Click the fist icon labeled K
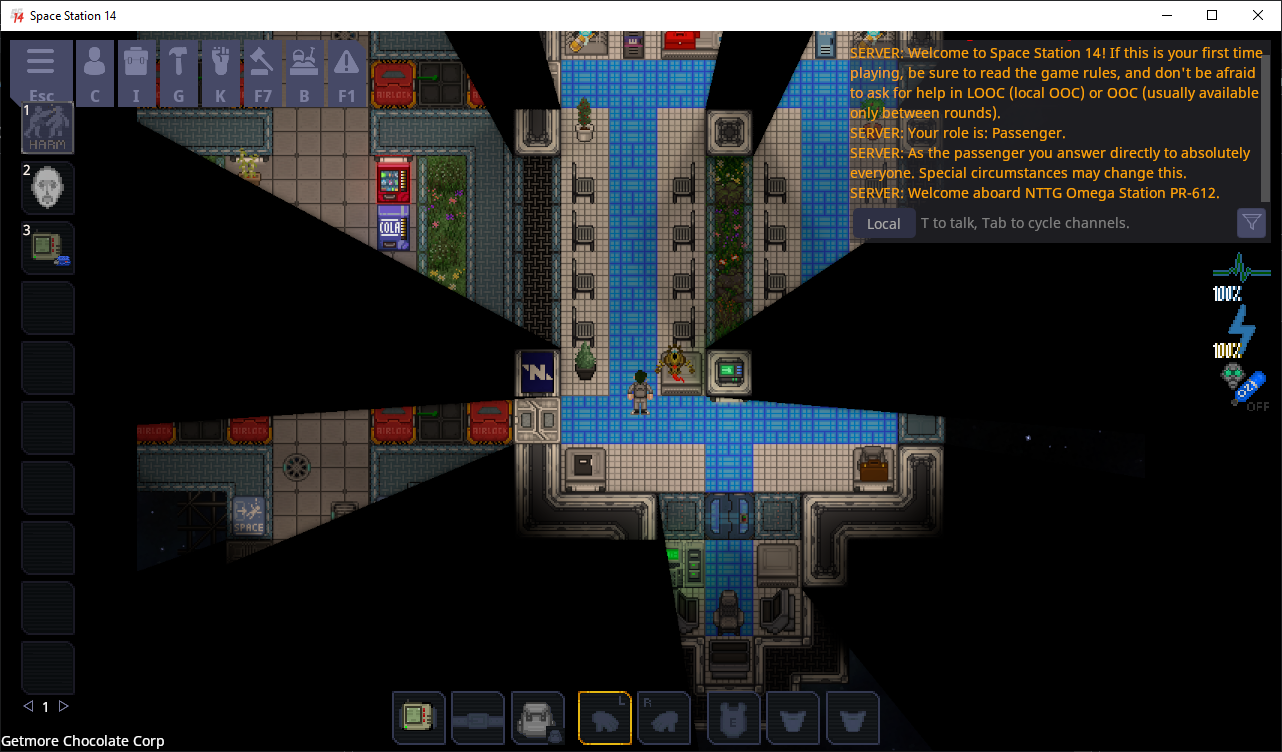The image size is (1282, 752). (221, 62)
